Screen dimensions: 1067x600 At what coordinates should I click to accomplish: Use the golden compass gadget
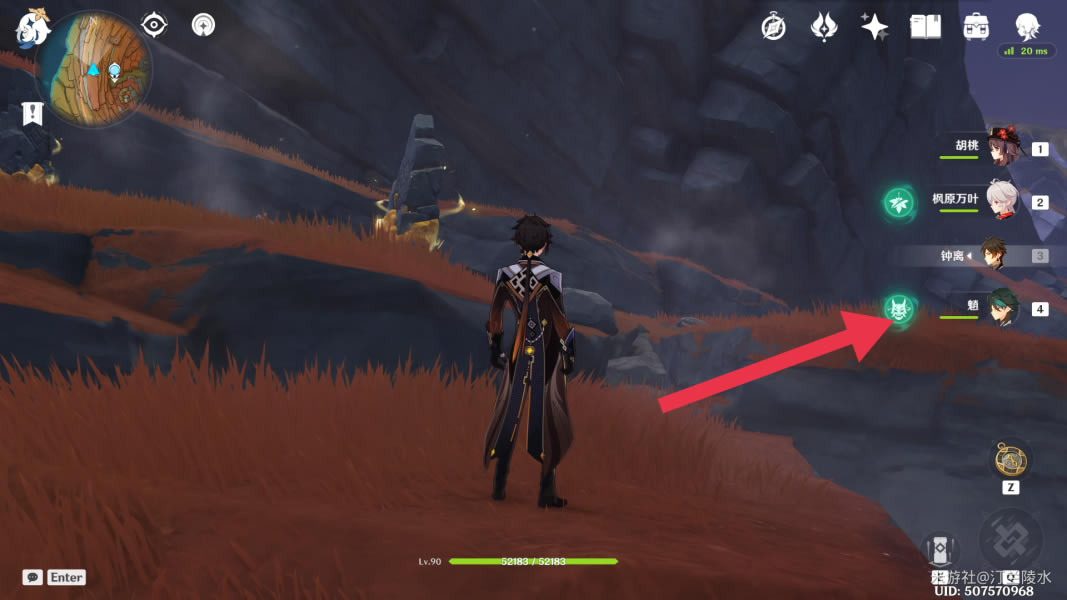click(1010, 461)
